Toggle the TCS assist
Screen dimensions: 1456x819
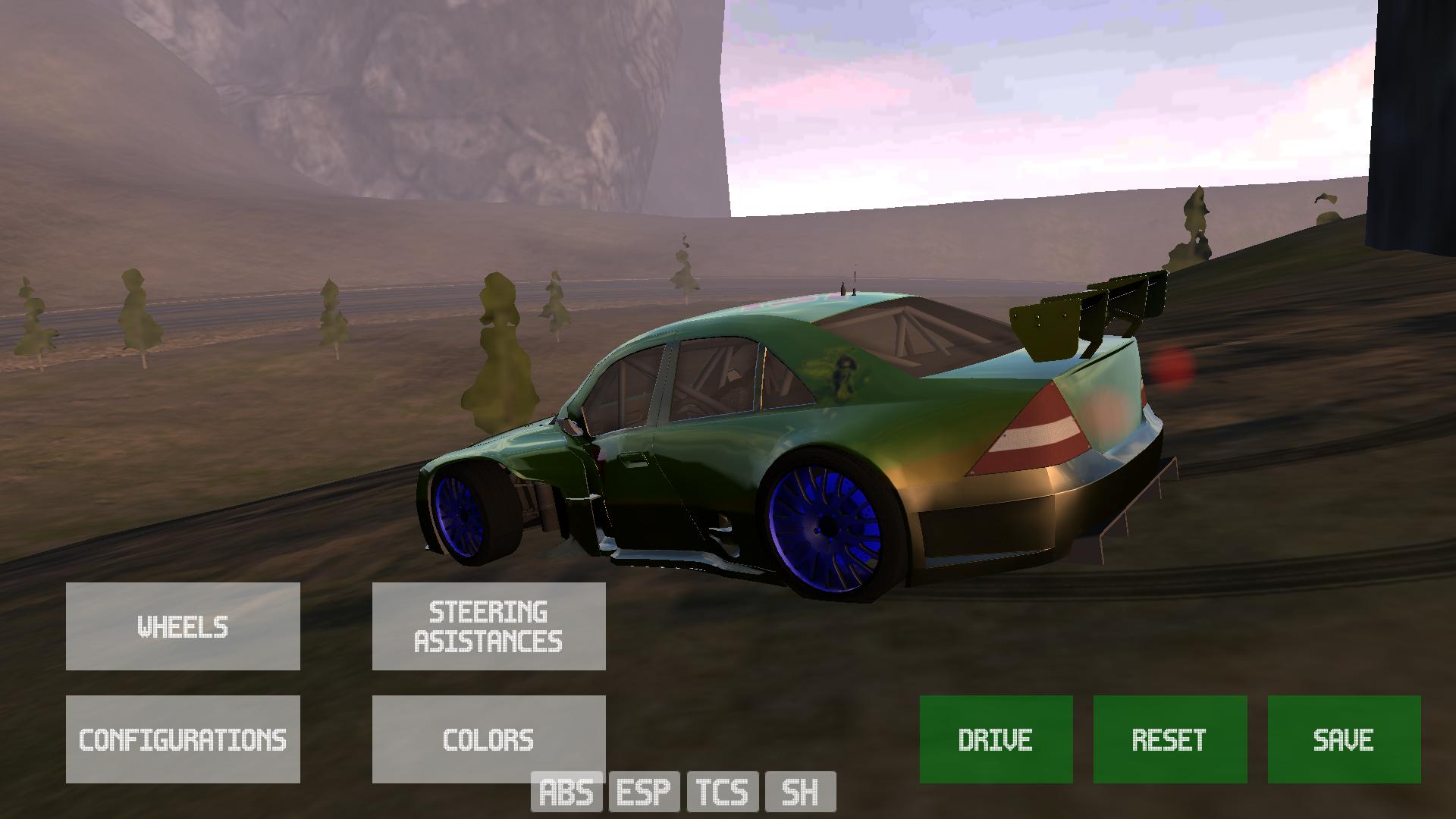pos(723,792)
